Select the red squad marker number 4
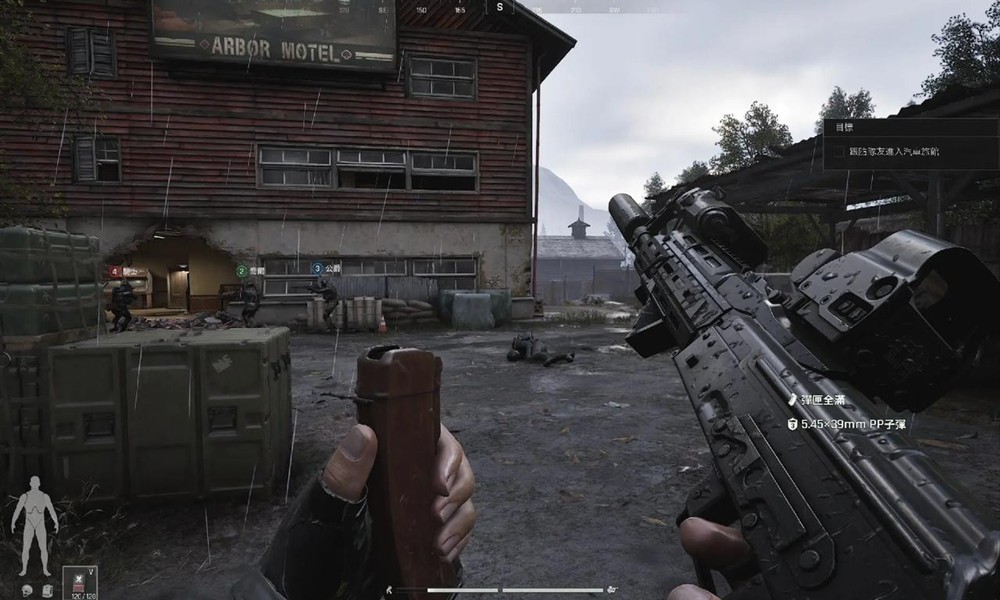Image resolution: width=1000 pixels, height=600 pixels. (115, 271)
